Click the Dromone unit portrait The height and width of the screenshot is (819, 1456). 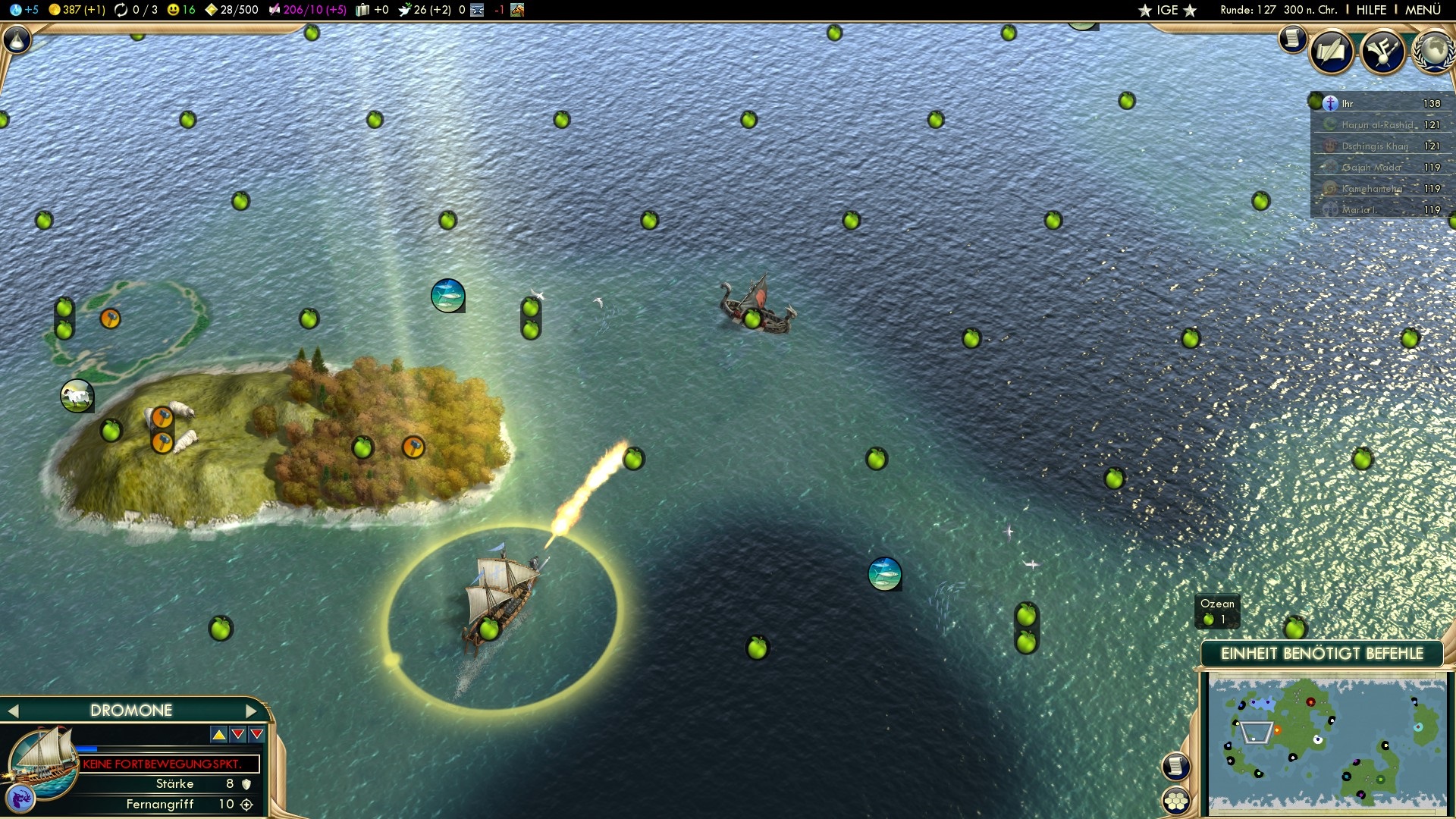click(x=42, y=761)
